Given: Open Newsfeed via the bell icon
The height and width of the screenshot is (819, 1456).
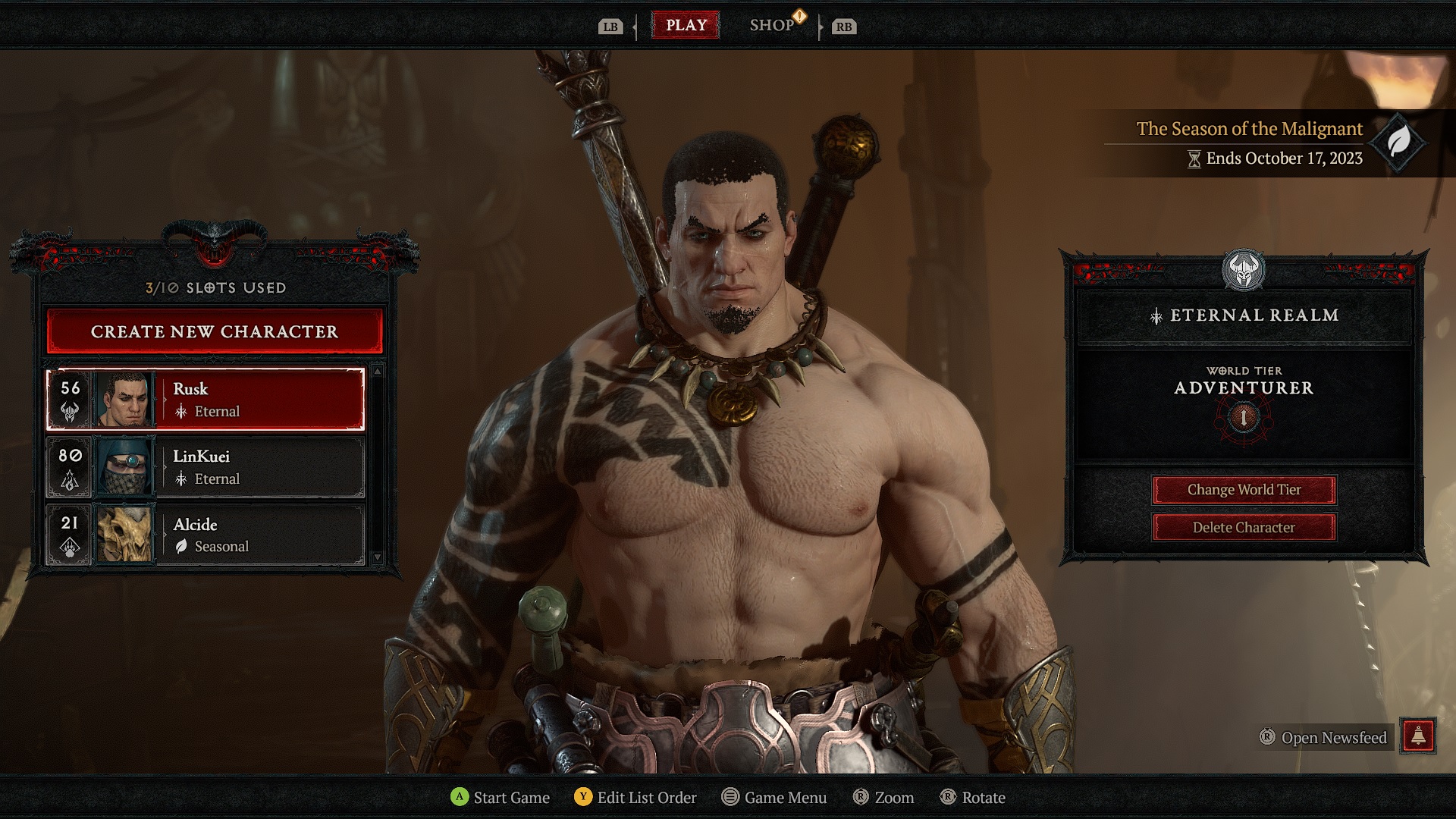Looking at the screenshot, I should (x=1417, y=737).
